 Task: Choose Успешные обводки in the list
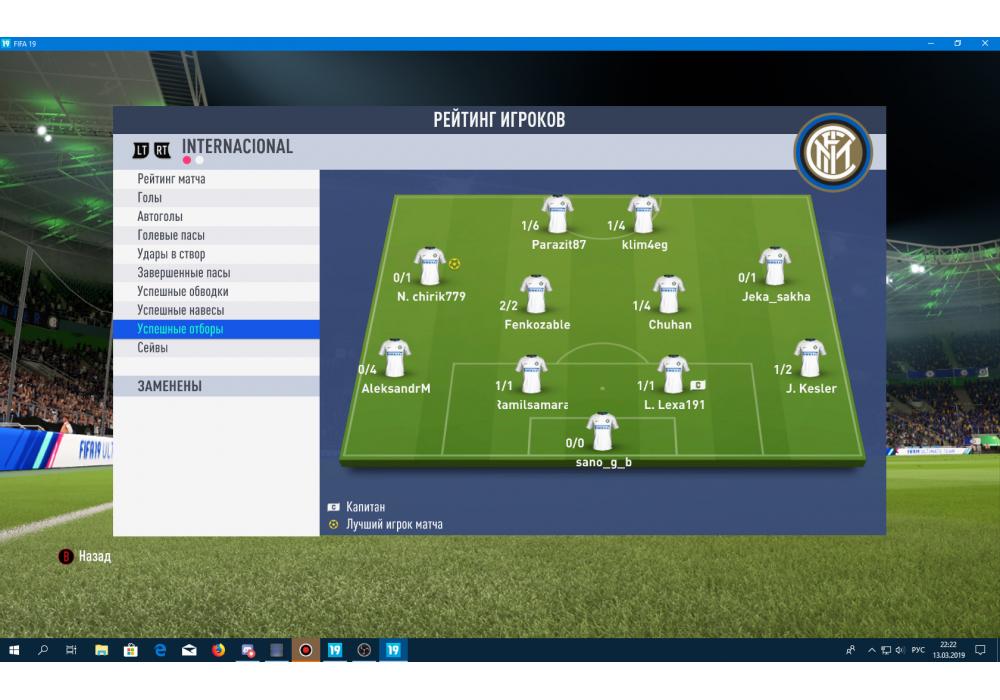183,291
